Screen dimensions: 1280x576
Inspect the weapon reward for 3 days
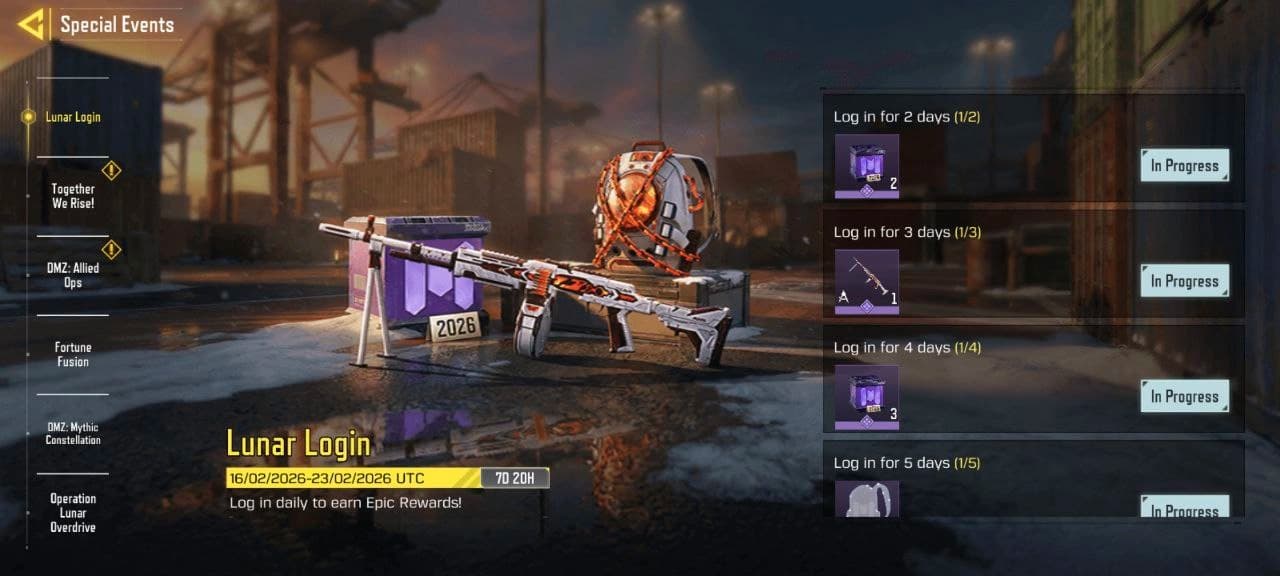coord(867,281)
